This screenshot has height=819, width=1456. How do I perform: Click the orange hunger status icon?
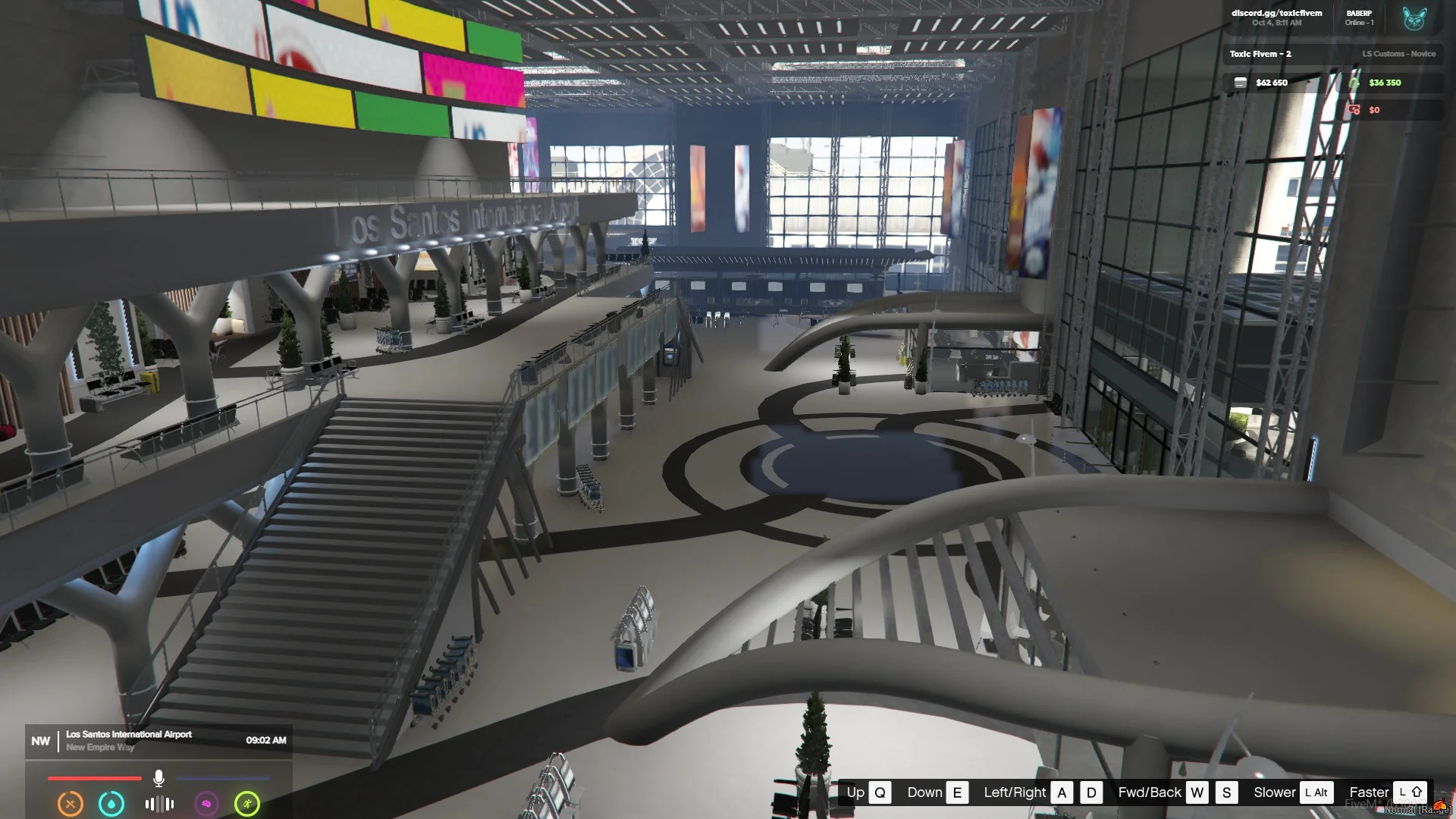pos(71,803)
